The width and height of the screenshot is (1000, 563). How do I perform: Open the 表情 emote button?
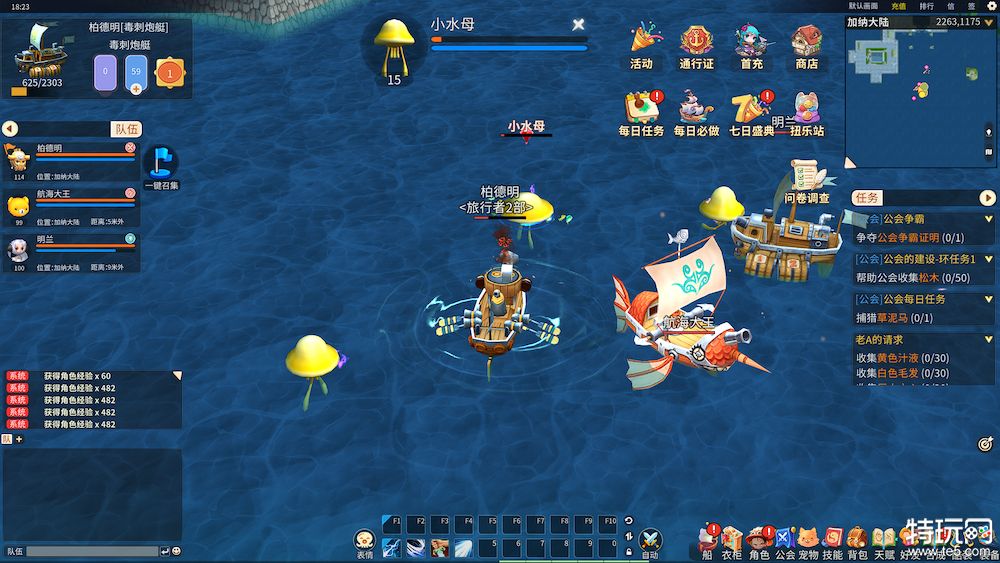[365, 541]
